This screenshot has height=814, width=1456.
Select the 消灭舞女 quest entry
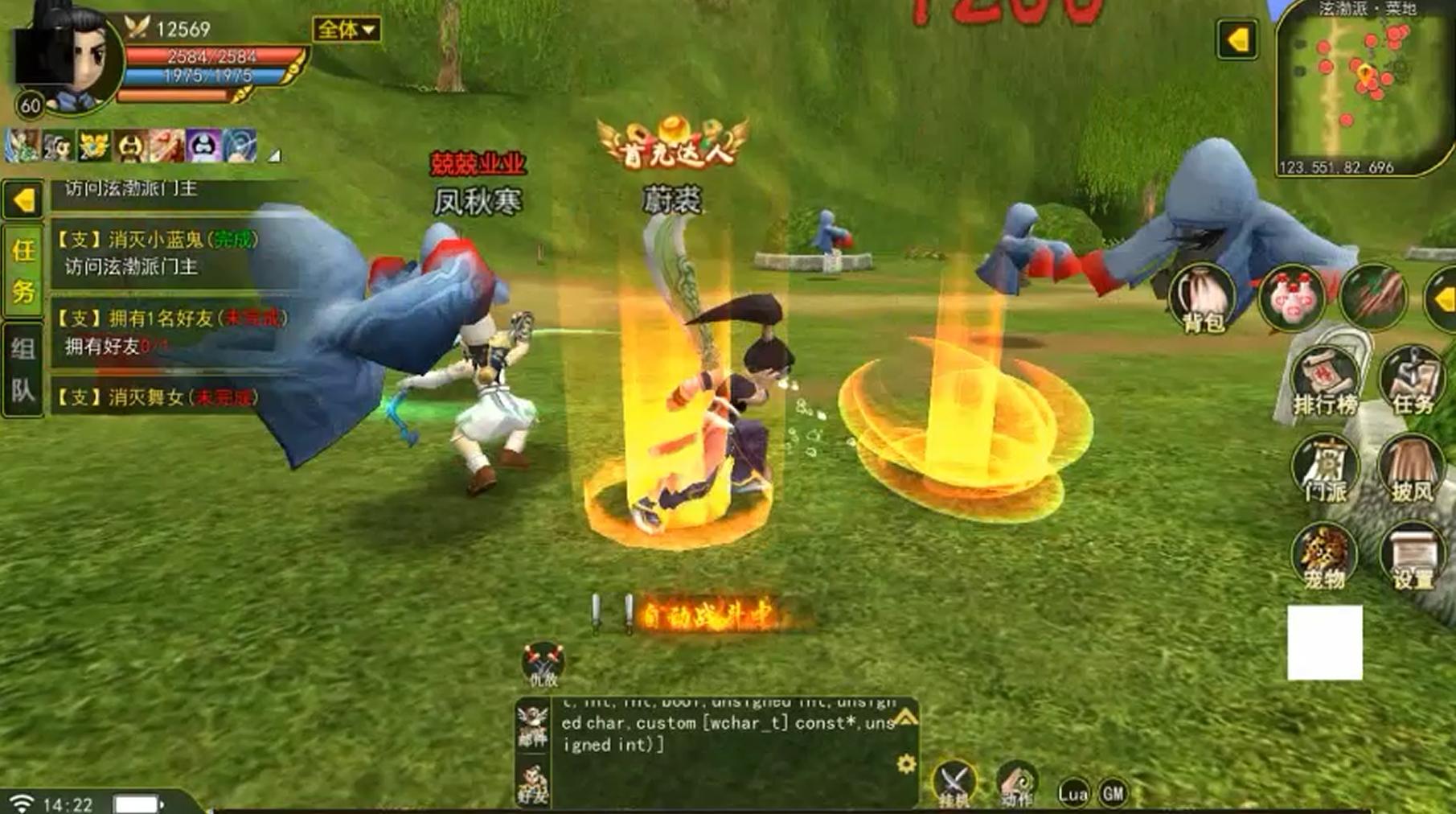[157, 397]
